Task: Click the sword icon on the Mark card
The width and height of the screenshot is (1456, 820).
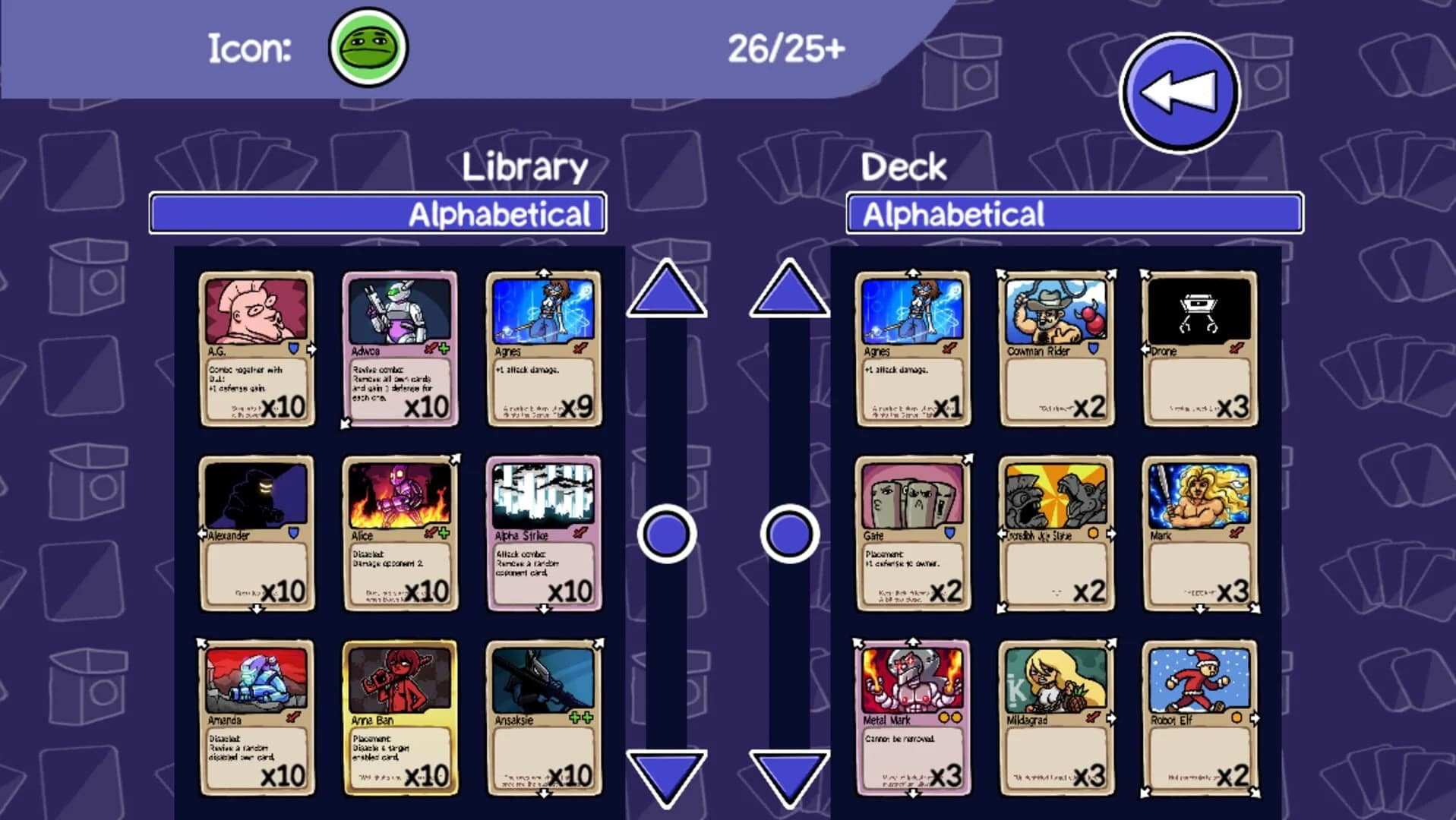Action: pos(1235,533)
